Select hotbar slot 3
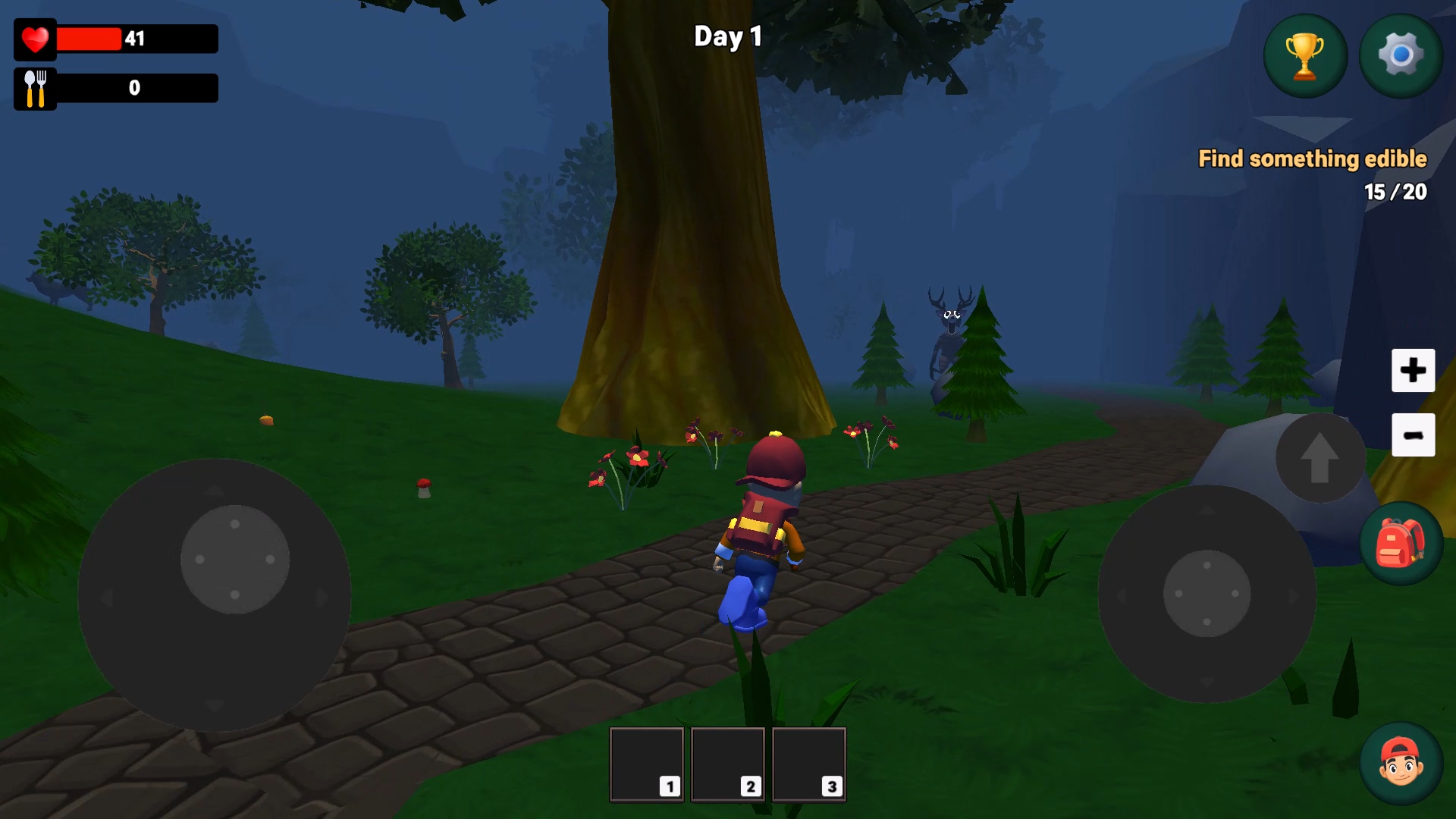1456x819 pixels. click(808, 764)
